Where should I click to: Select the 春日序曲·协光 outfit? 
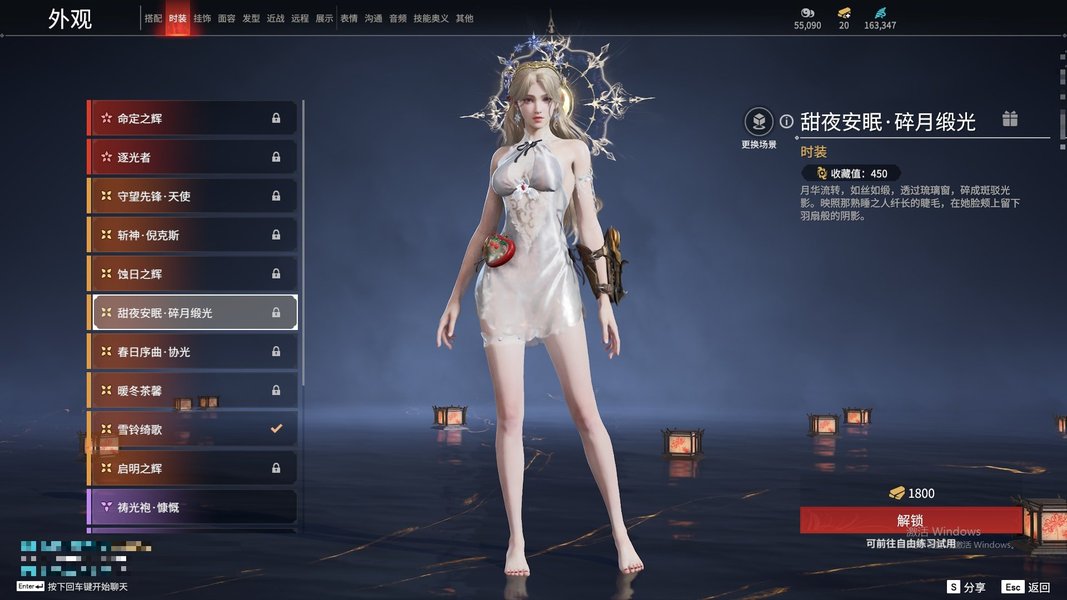click(192, 352)
